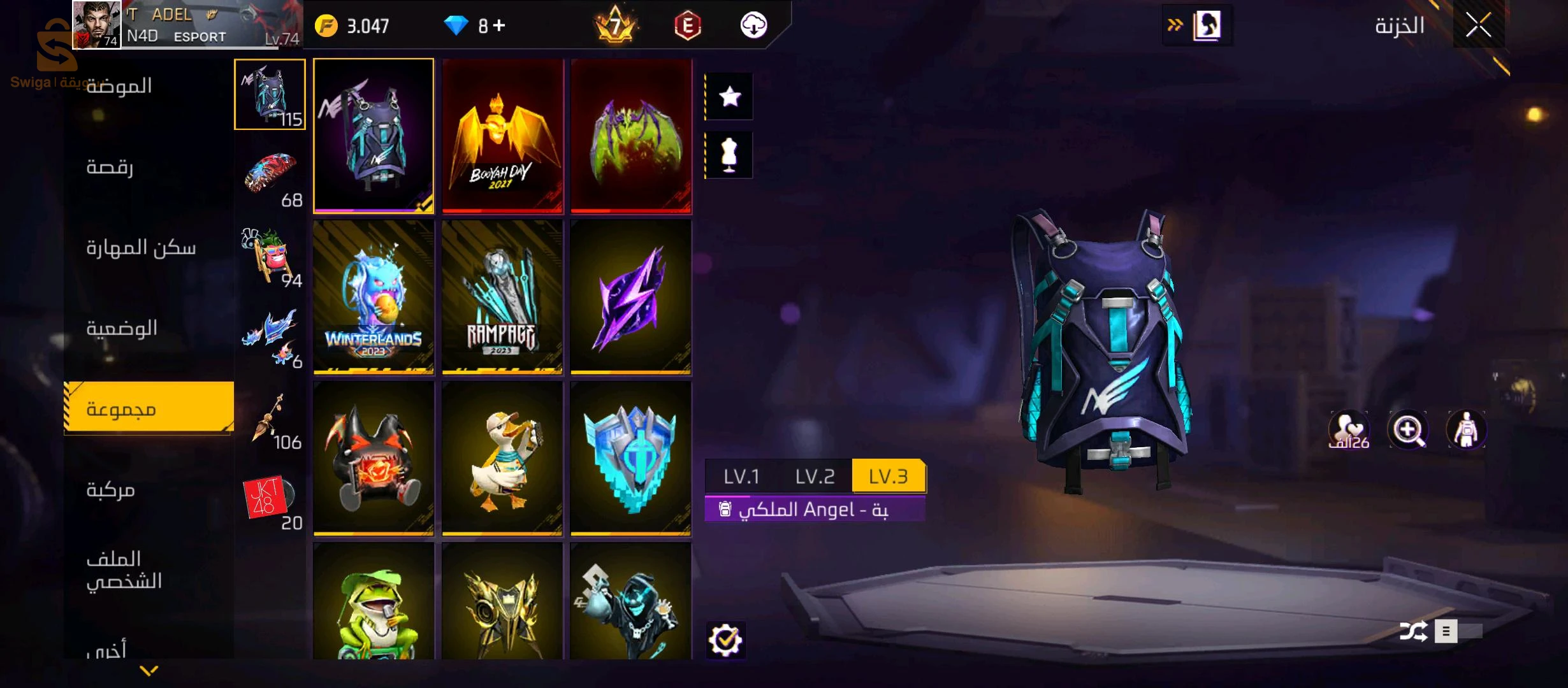Click the magnifier zoom preview button
This screenshot has width=1568, height=688.
(1407, 430)
